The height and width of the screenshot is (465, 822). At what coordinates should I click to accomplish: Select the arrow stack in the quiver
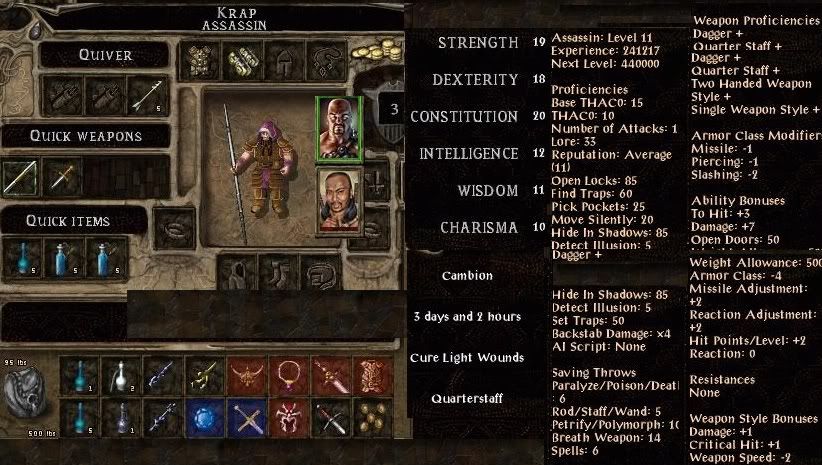[147, 95]
